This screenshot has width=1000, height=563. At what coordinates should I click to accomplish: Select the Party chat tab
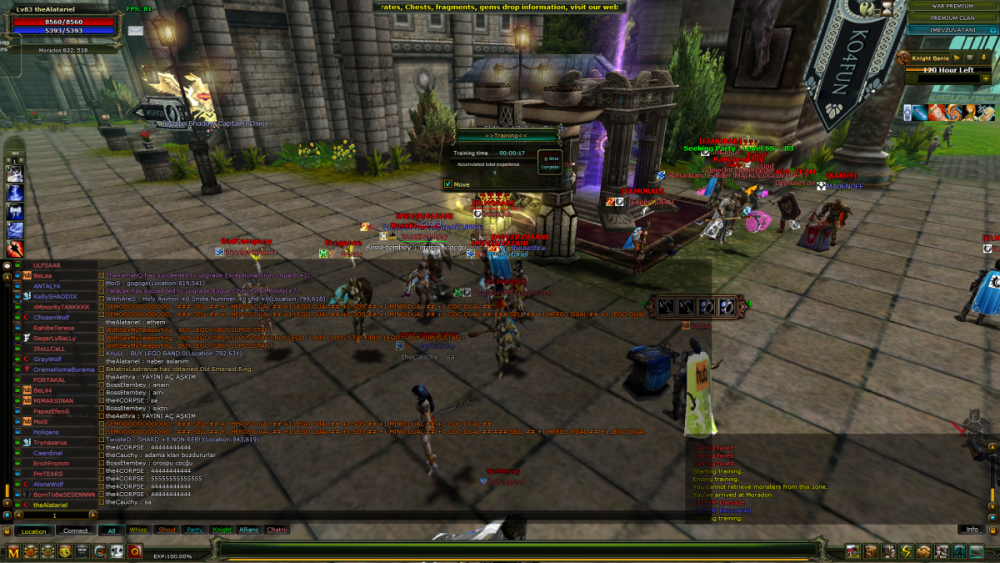point(194,530)
